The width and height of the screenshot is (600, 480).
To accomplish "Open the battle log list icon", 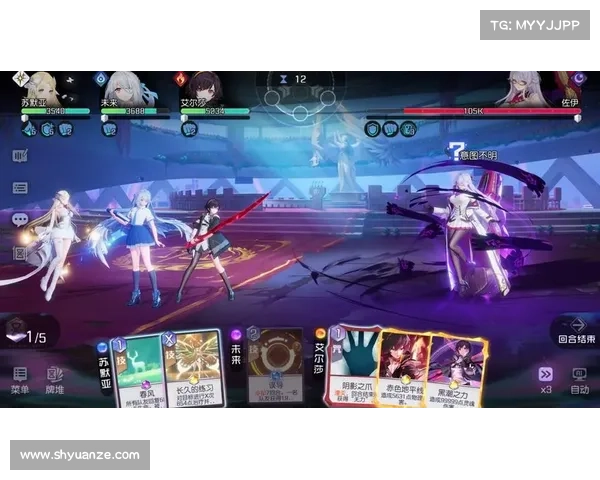I will click(x=20, y=187).
